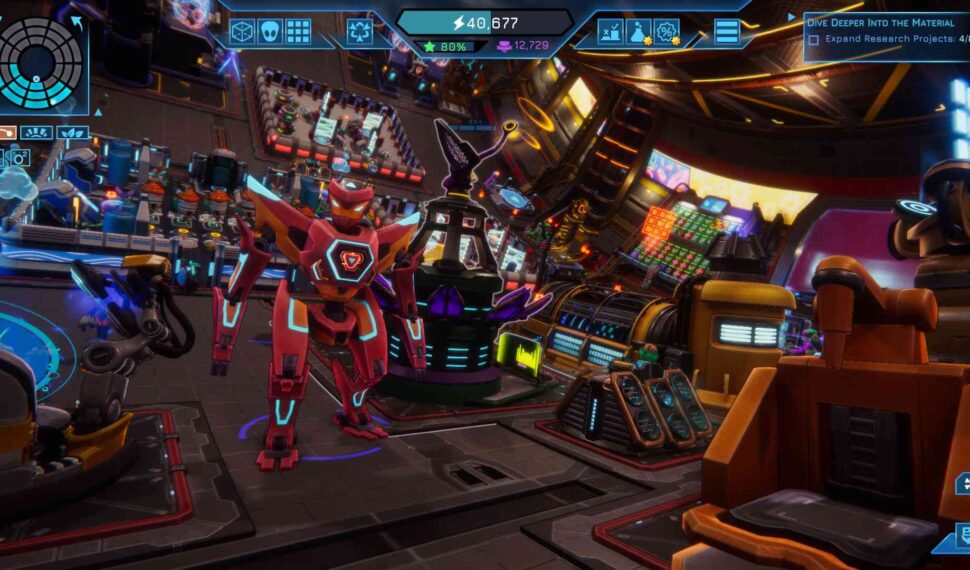Image resolution: width=970 pixels, height=570 pixels.
Task: Open the alien head menu icon
Action: [x=270, y=32]
